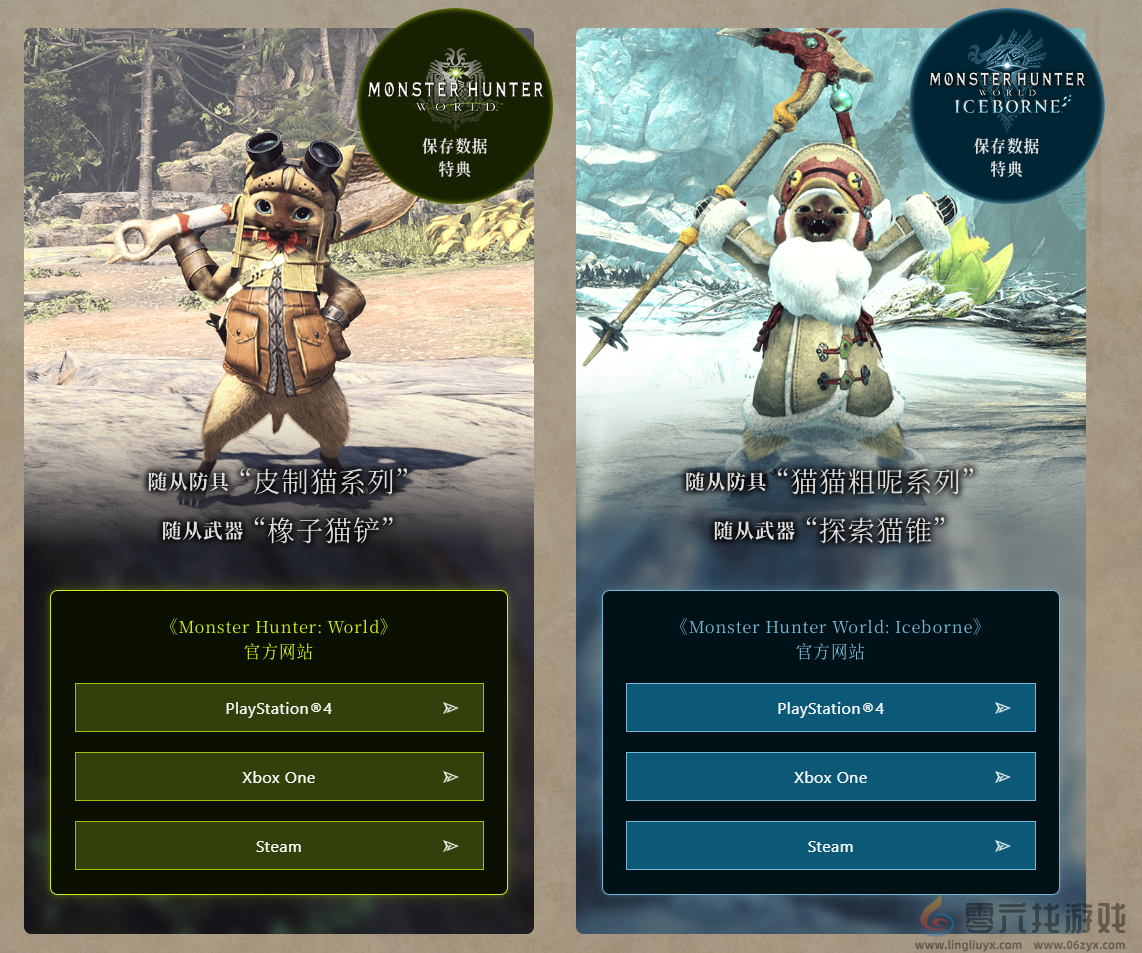Open Monster Hunter: World PlayStation®4 site
The height and width of the screenshot is (953, 1142).
point(279,708)
